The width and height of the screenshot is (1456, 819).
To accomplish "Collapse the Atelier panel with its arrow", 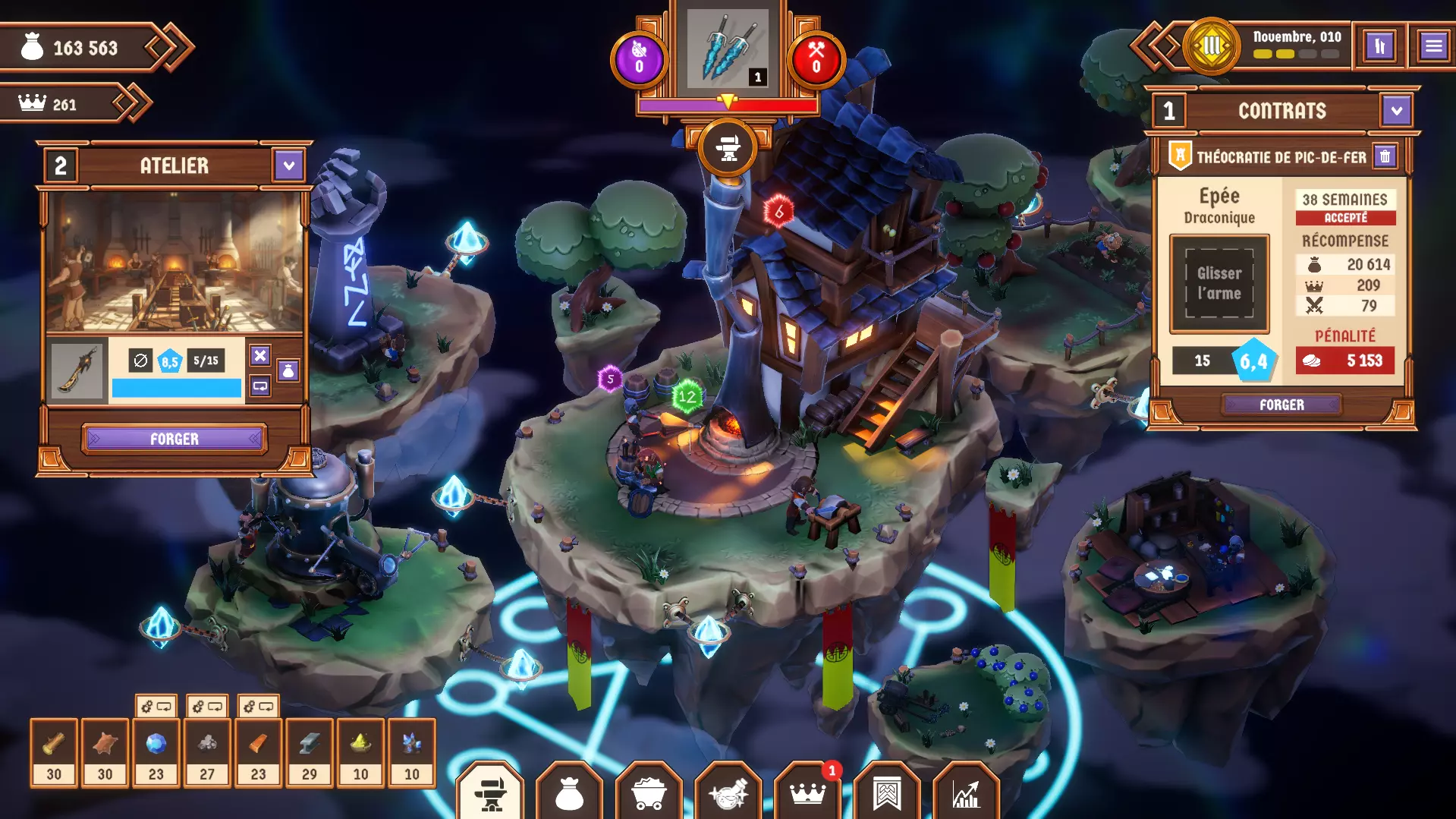I will pos(288,165).
